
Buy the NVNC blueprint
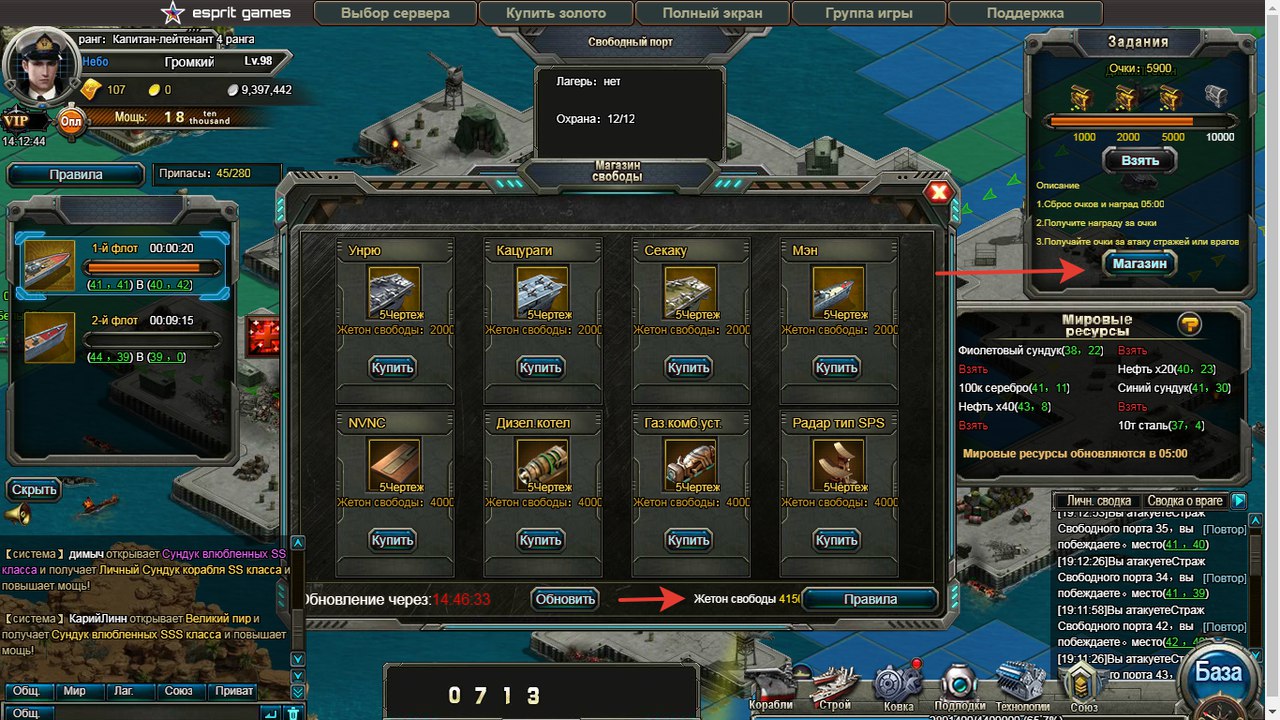[392, 540]
